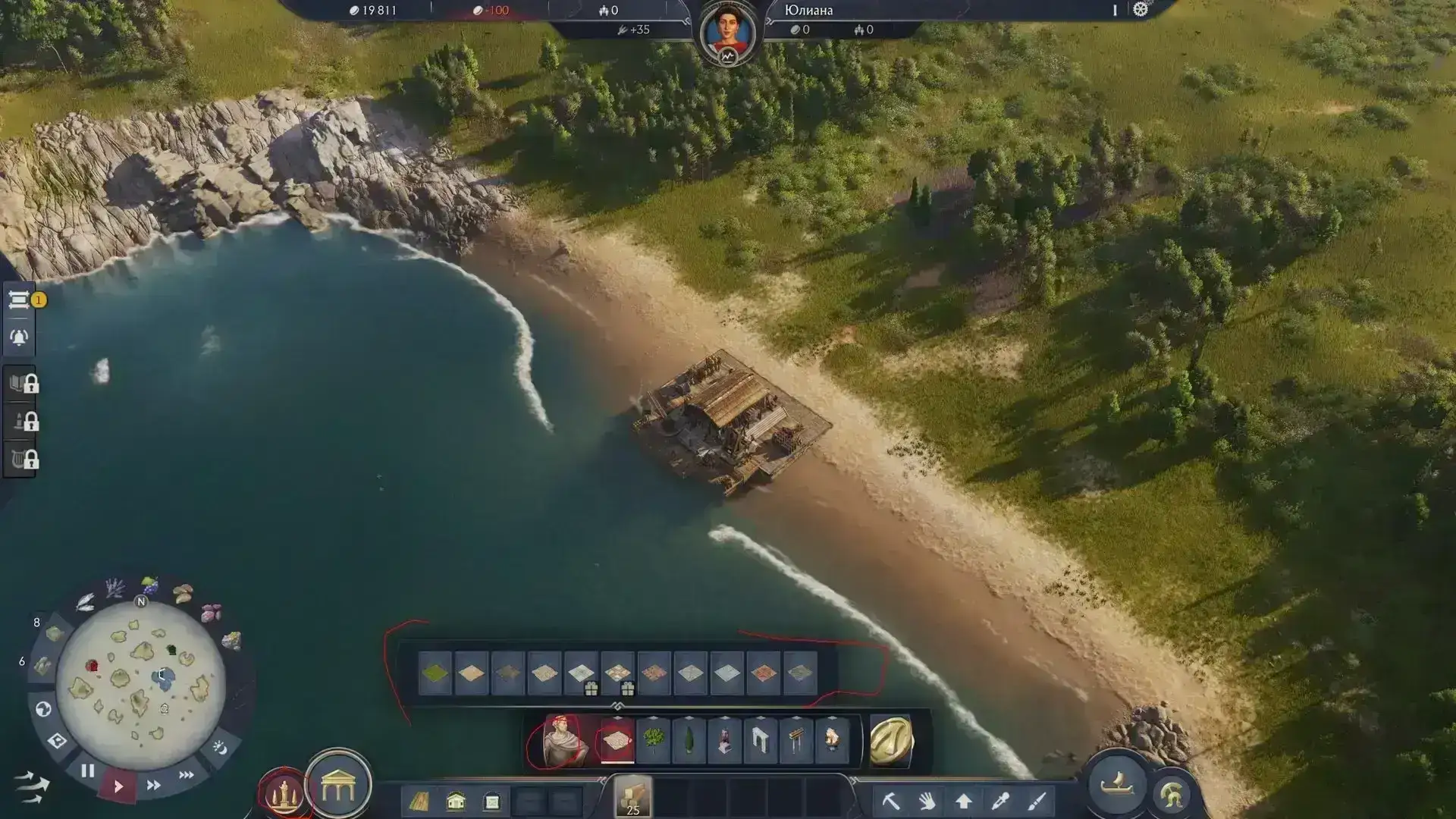Set game speed to double fast-forward

tap(153, 786)
